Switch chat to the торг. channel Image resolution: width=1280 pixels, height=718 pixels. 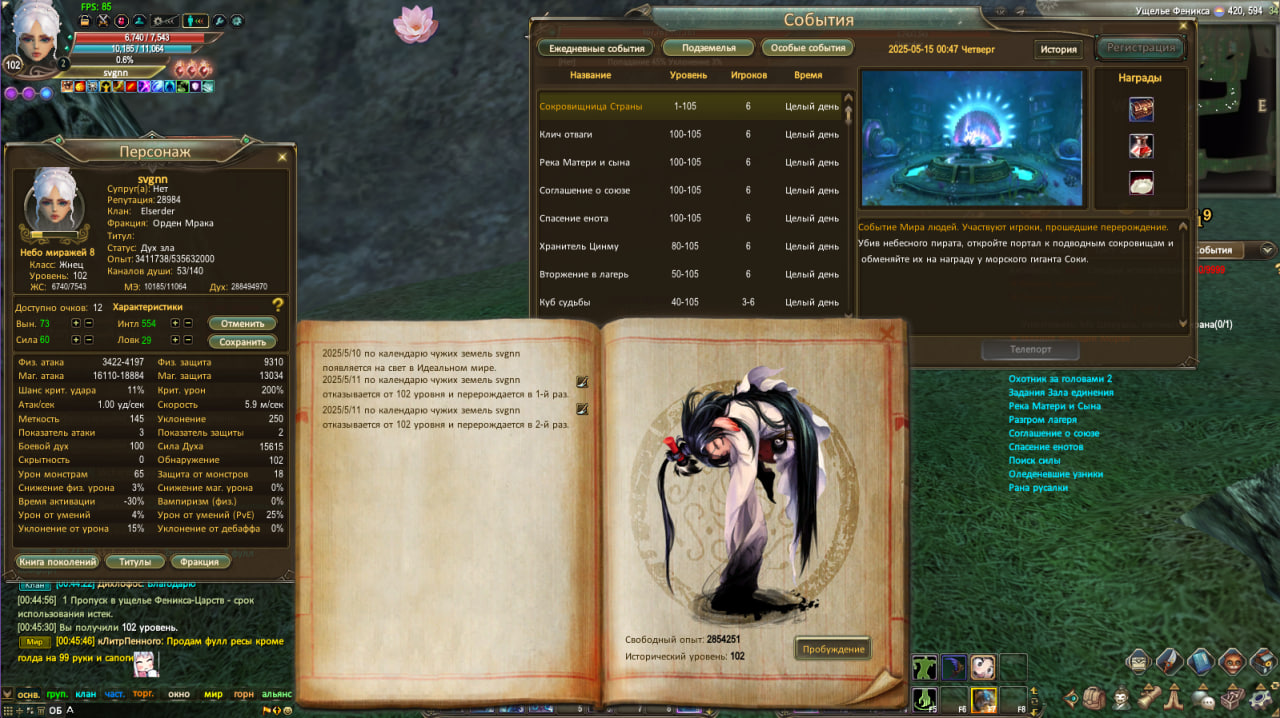click(x=143, y=694)
